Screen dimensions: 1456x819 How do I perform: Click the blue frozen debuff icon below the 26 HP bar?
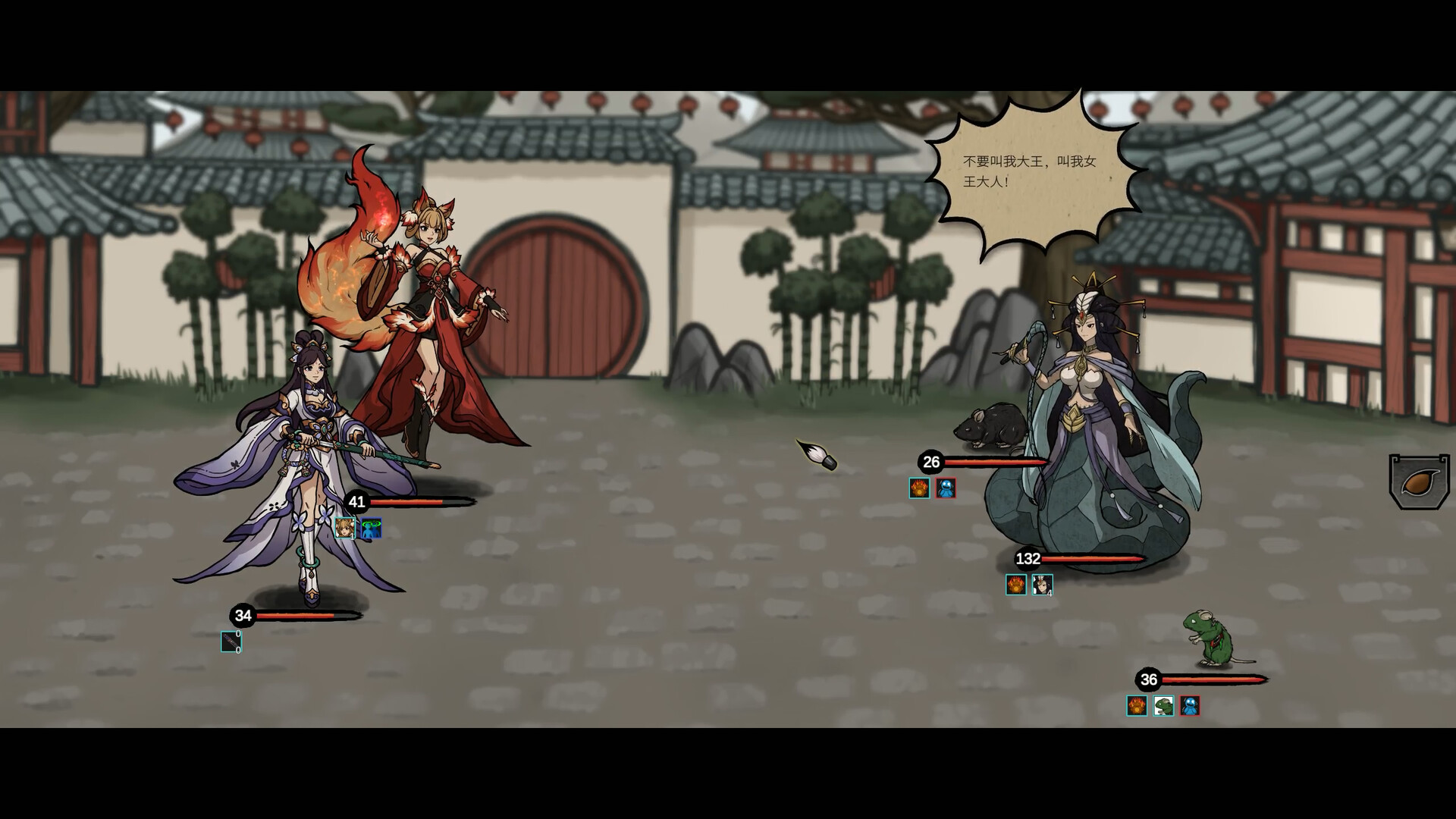tap(947, 488)
